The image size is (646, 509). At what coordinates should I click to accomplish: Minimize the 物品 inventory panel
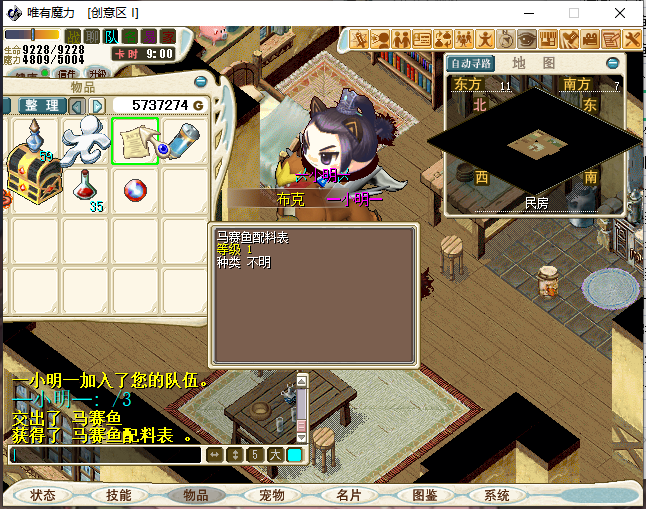(201, 82)
